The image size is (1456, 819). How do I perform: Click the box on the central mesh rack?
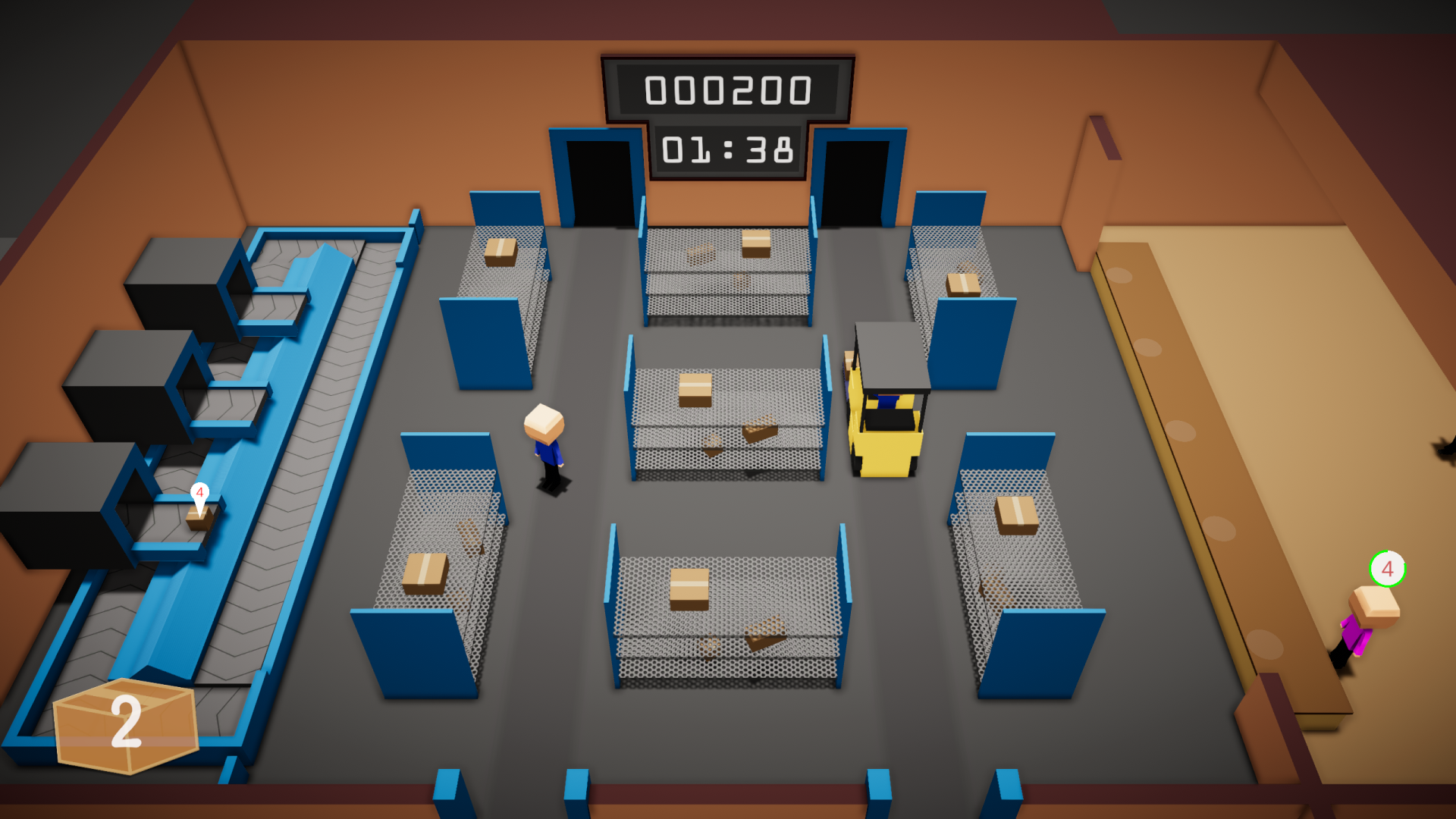(694, 391)
